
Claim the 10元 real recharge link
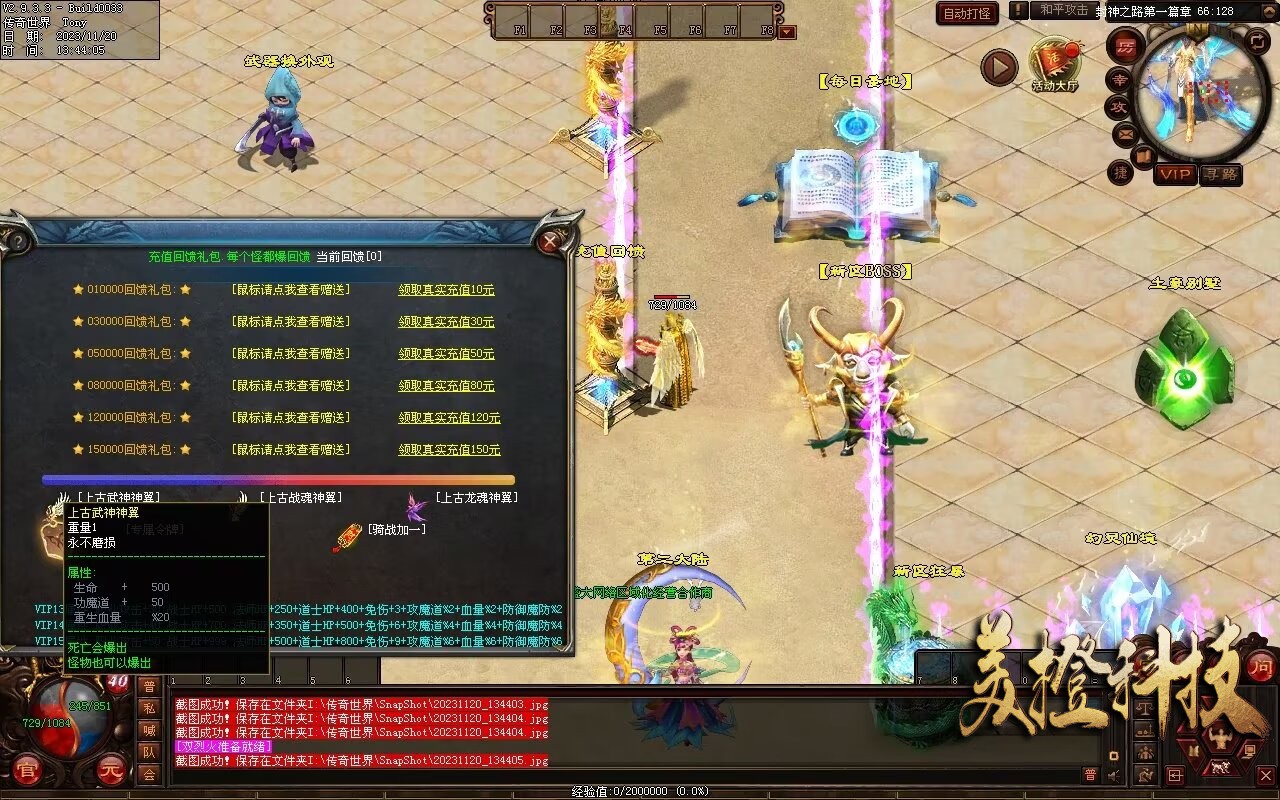(x=446, y=290)
